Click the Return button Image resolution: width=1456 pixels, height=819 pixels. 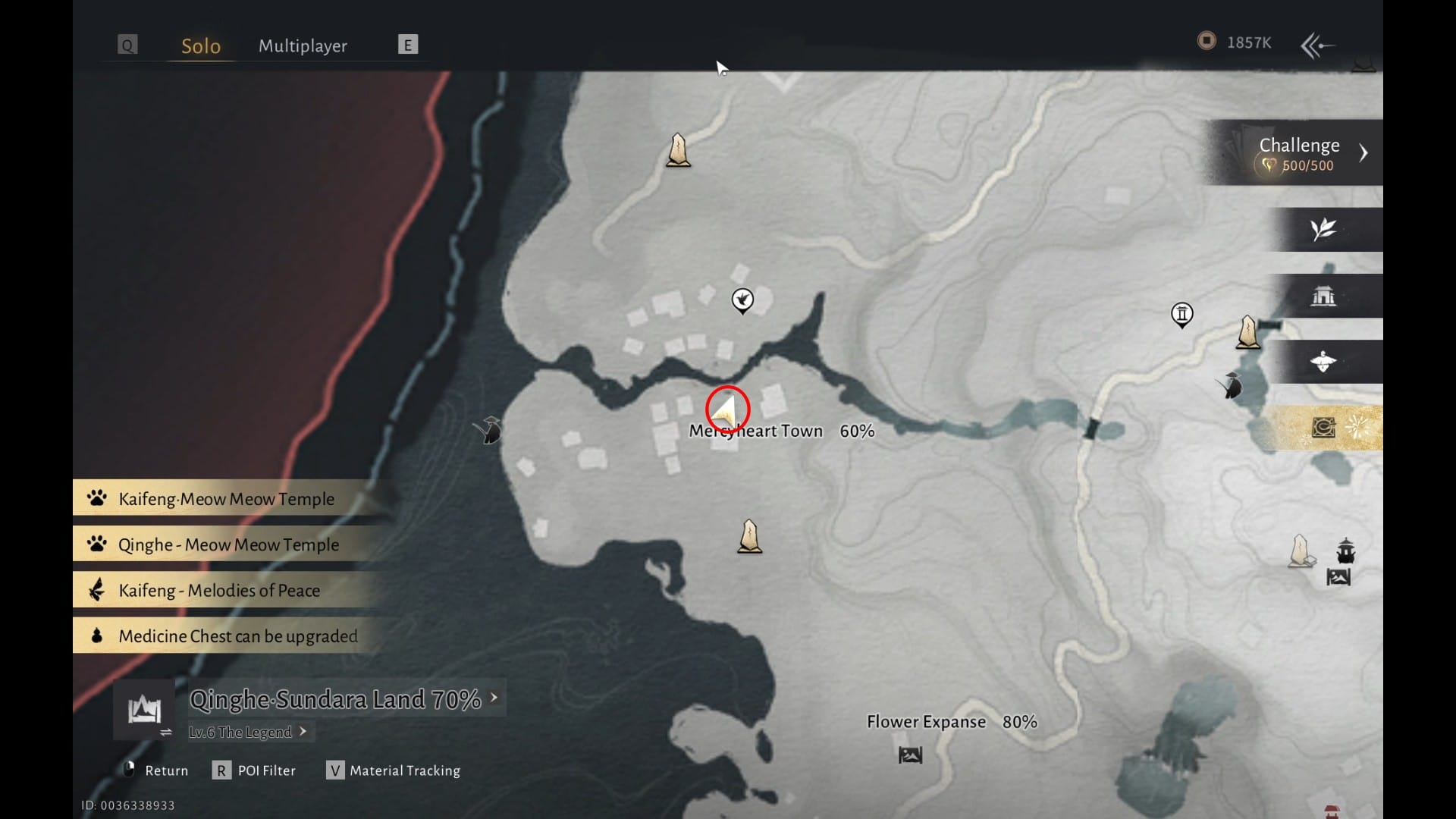(x=156, y=770)
